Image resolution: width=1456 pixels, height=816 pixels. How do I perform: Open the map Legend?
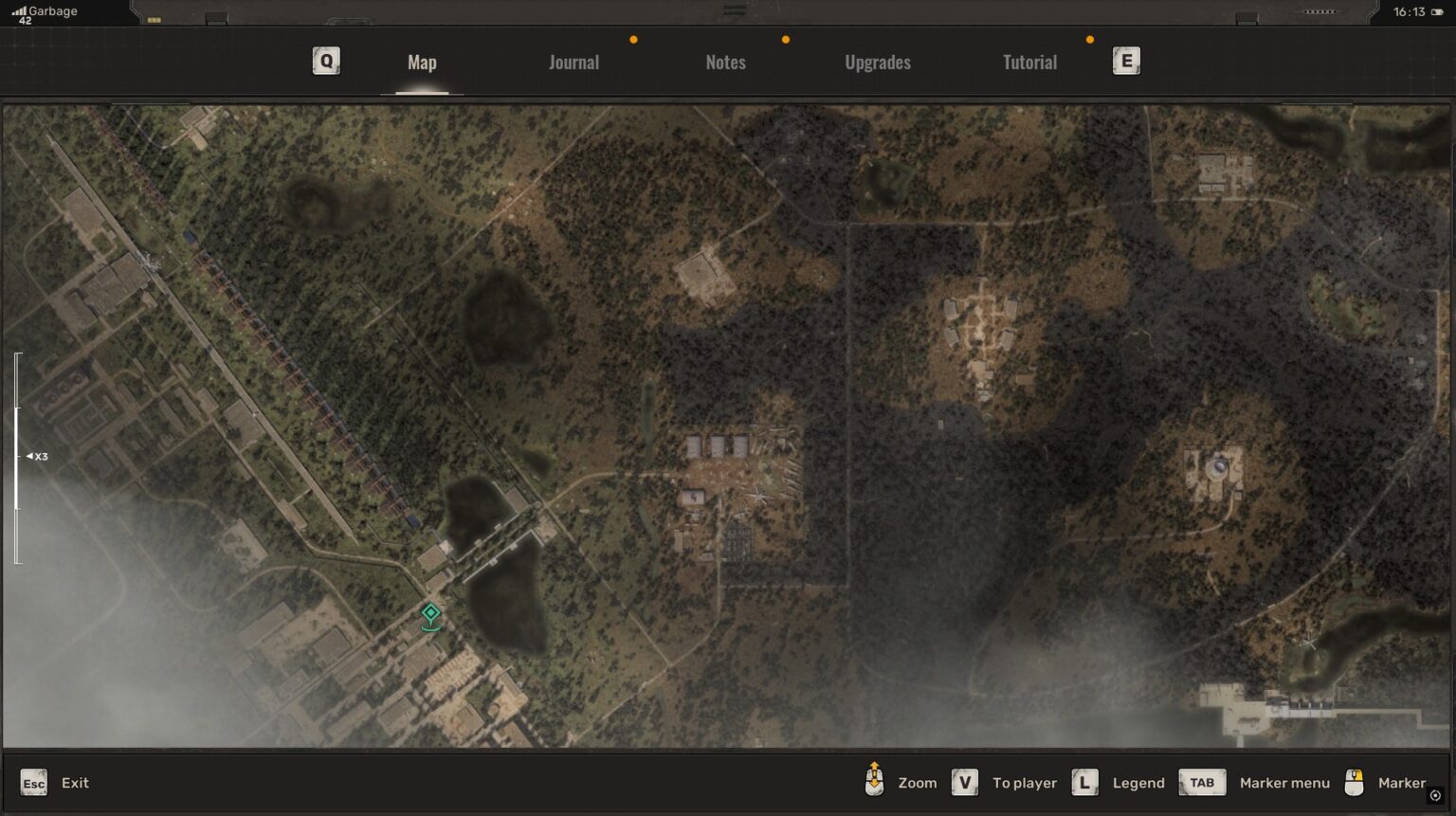(1138, 783)
